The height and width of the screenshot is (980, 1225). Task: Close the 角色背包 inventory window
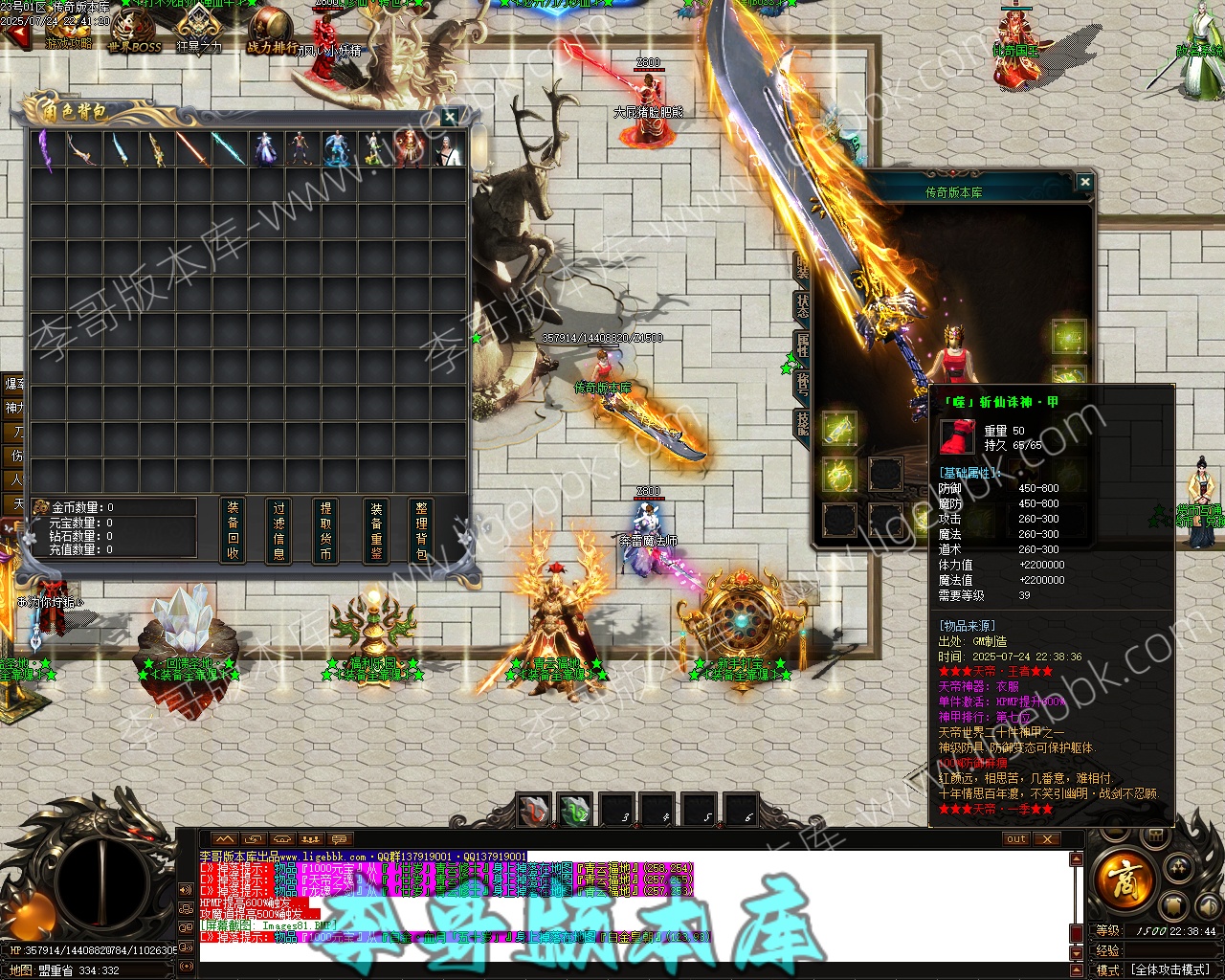450,117
